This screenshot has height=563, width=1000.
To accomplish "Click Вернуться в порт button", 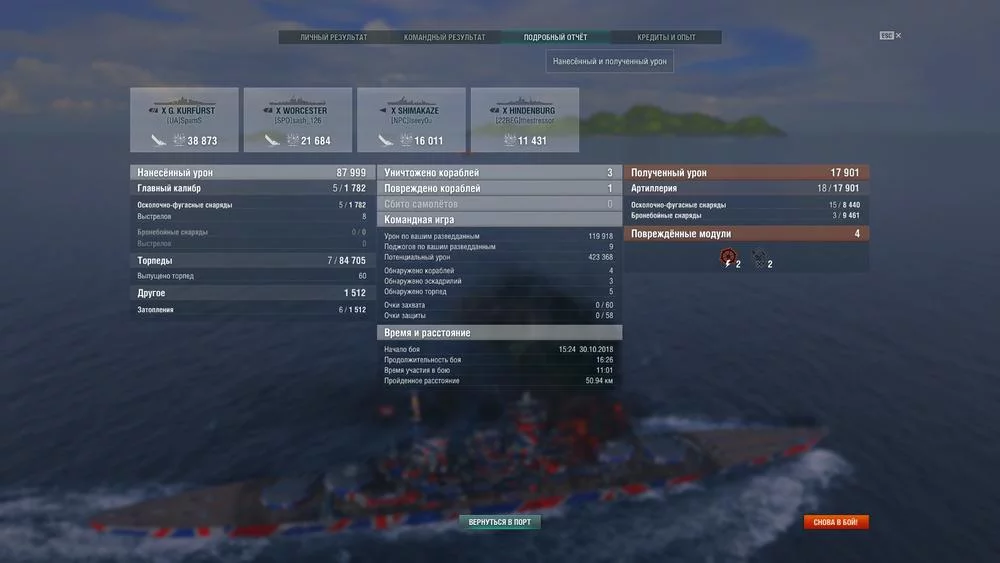I will coord(500,522).
